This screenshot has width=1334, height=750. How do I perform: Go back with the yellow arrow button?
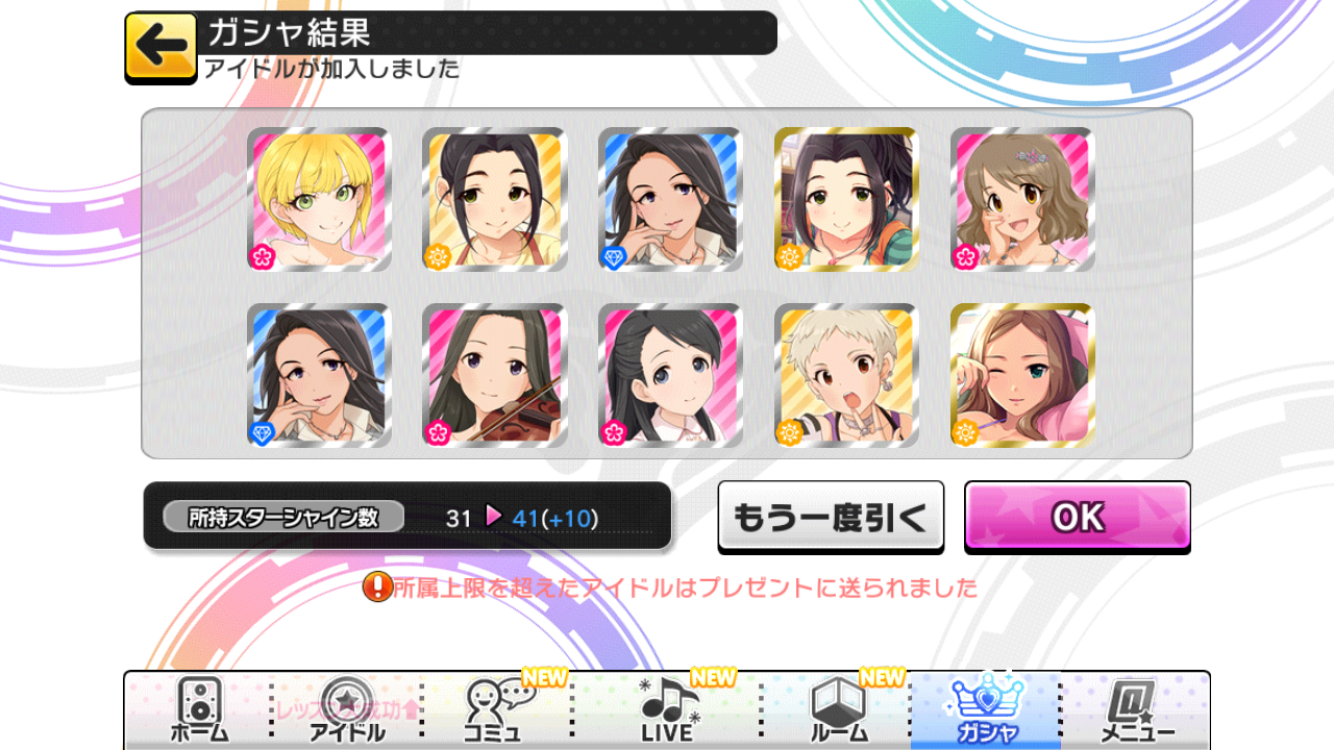pyautogui.click(x=161, y=47)
